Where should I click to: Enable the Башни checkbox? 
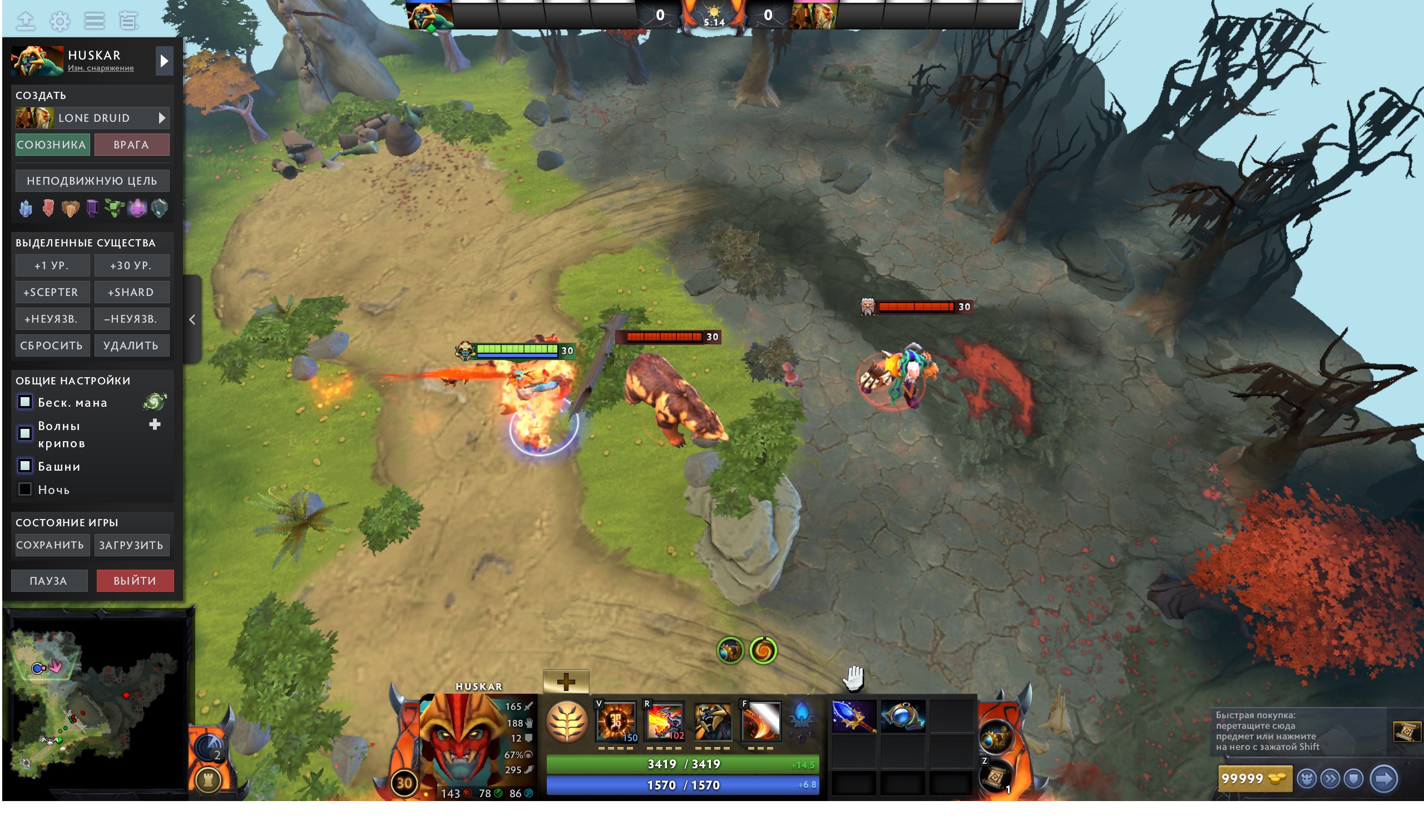[25, 466]
